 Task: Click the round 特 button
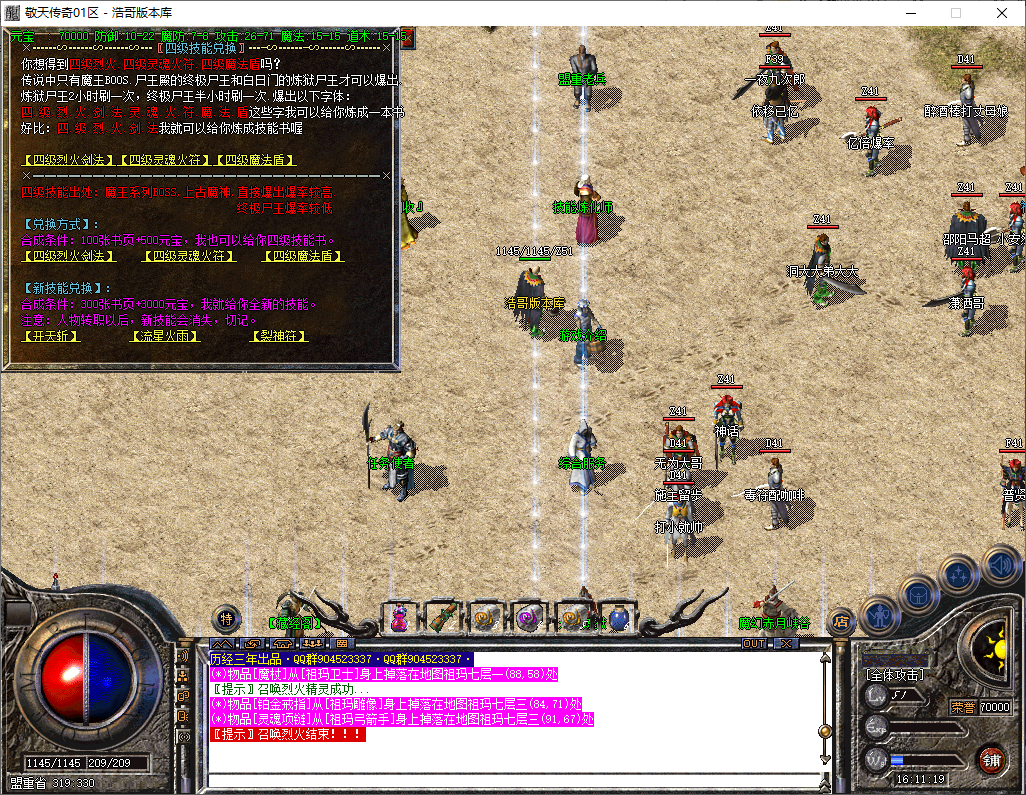(x=227, y=618)
